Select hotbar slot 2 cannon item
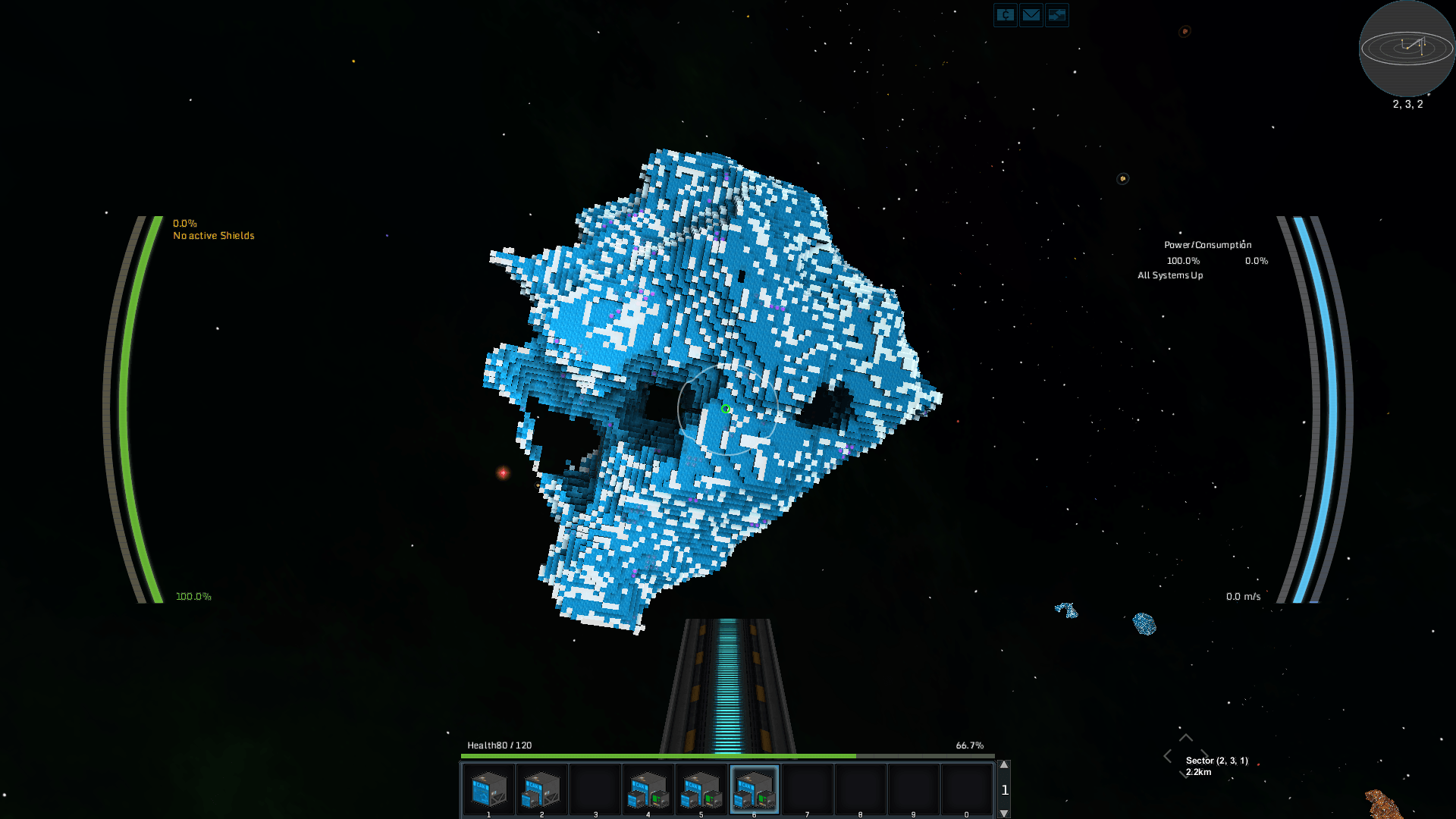 pyautogui.click(x=542, y=789)
